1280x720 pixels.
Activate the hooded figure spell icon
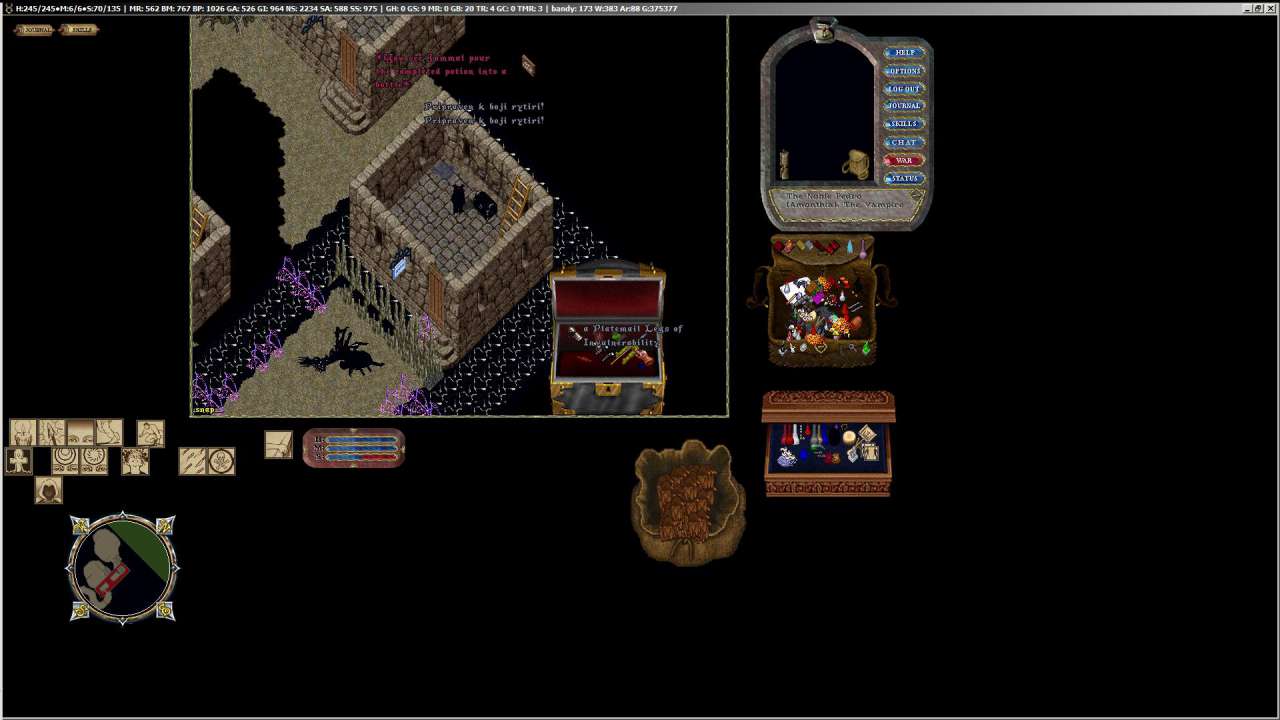coord(48,490)
